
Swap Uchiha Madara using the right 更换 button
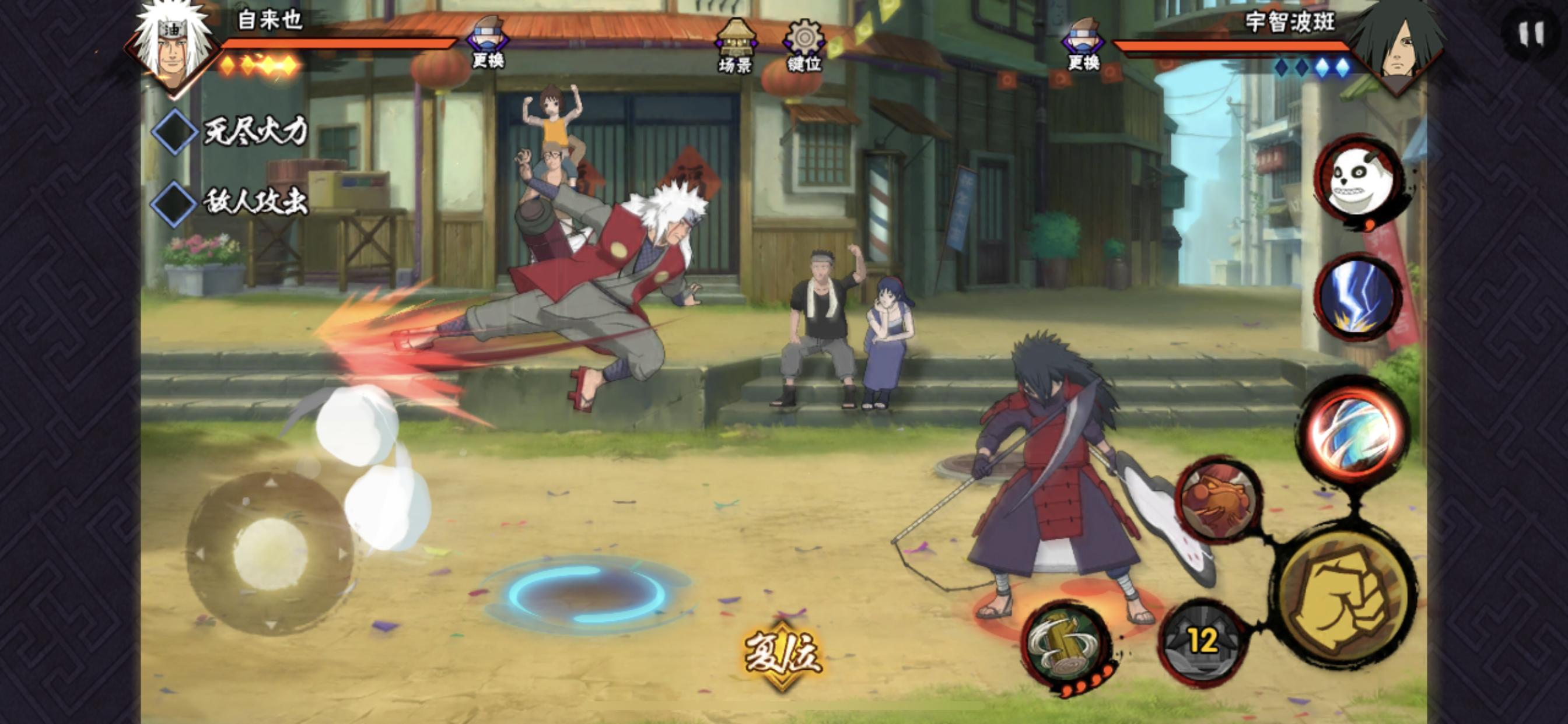click(x=1083, y=44)
